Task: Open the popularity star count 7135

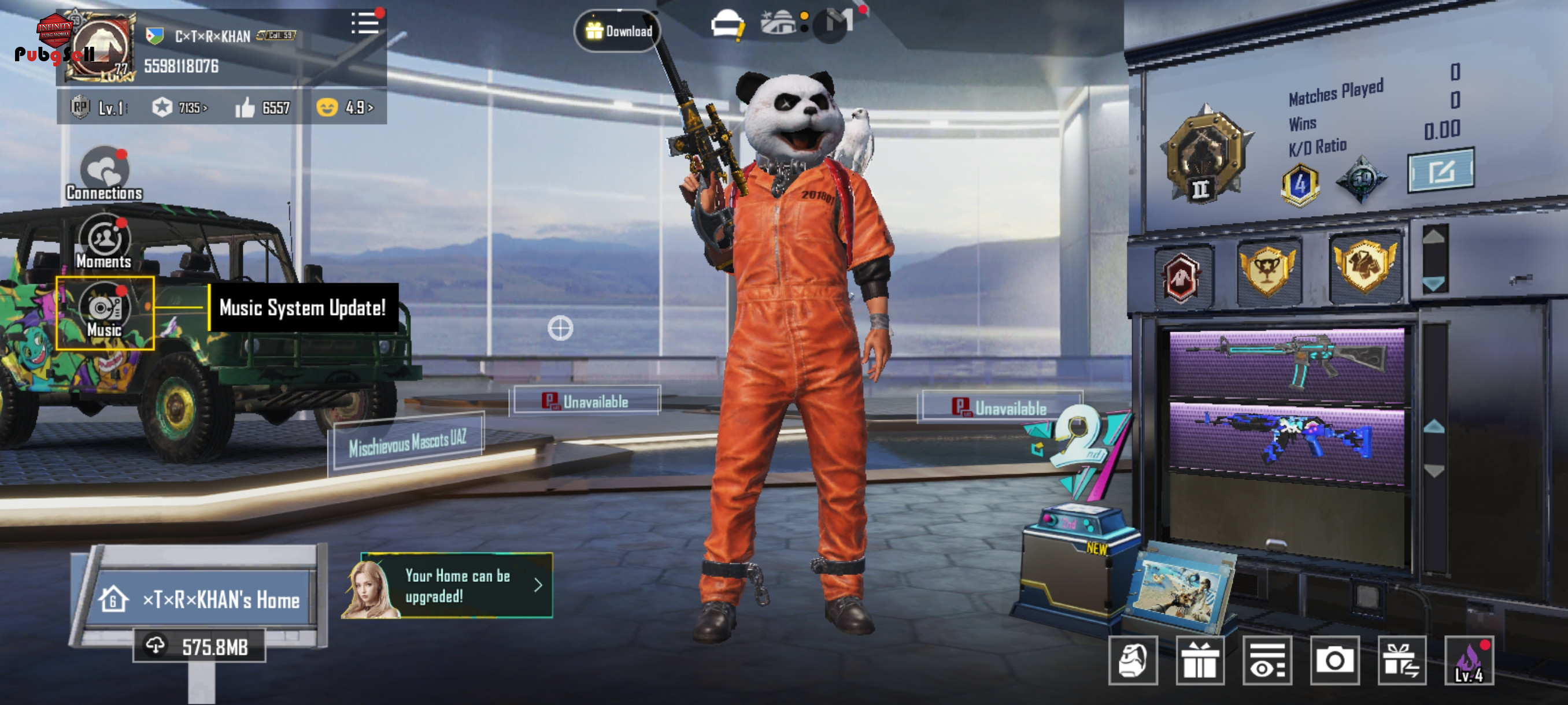Action: (180, 107)
